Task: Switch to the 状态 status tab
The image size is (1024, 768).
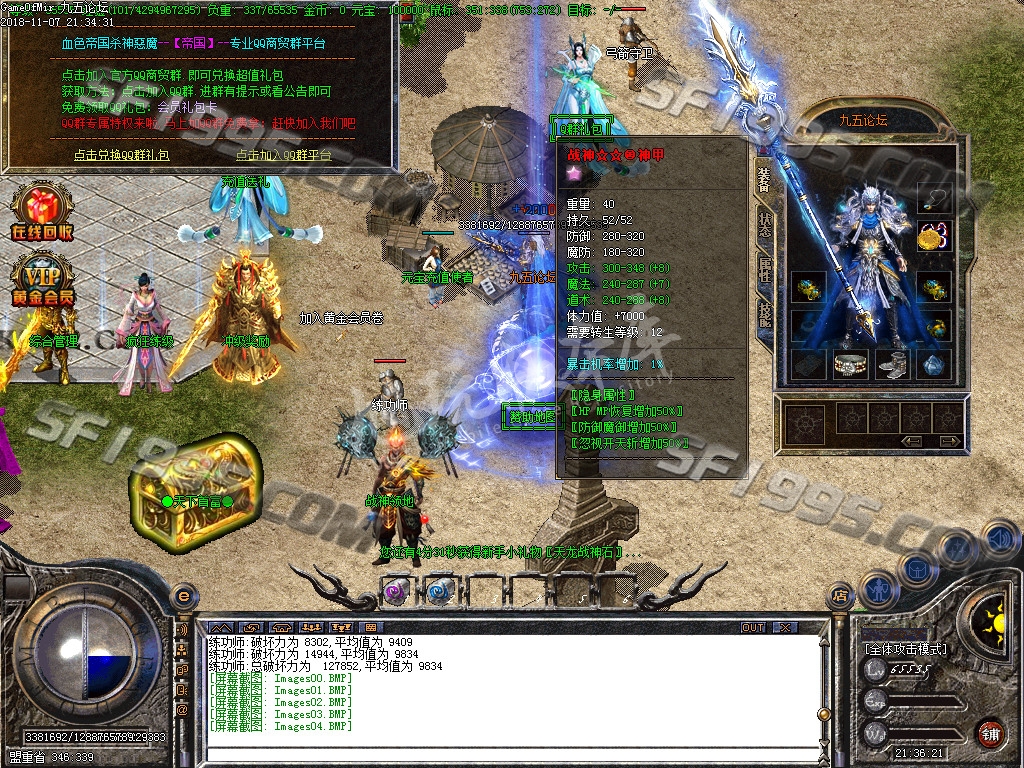Action: [x=765, y=224]
